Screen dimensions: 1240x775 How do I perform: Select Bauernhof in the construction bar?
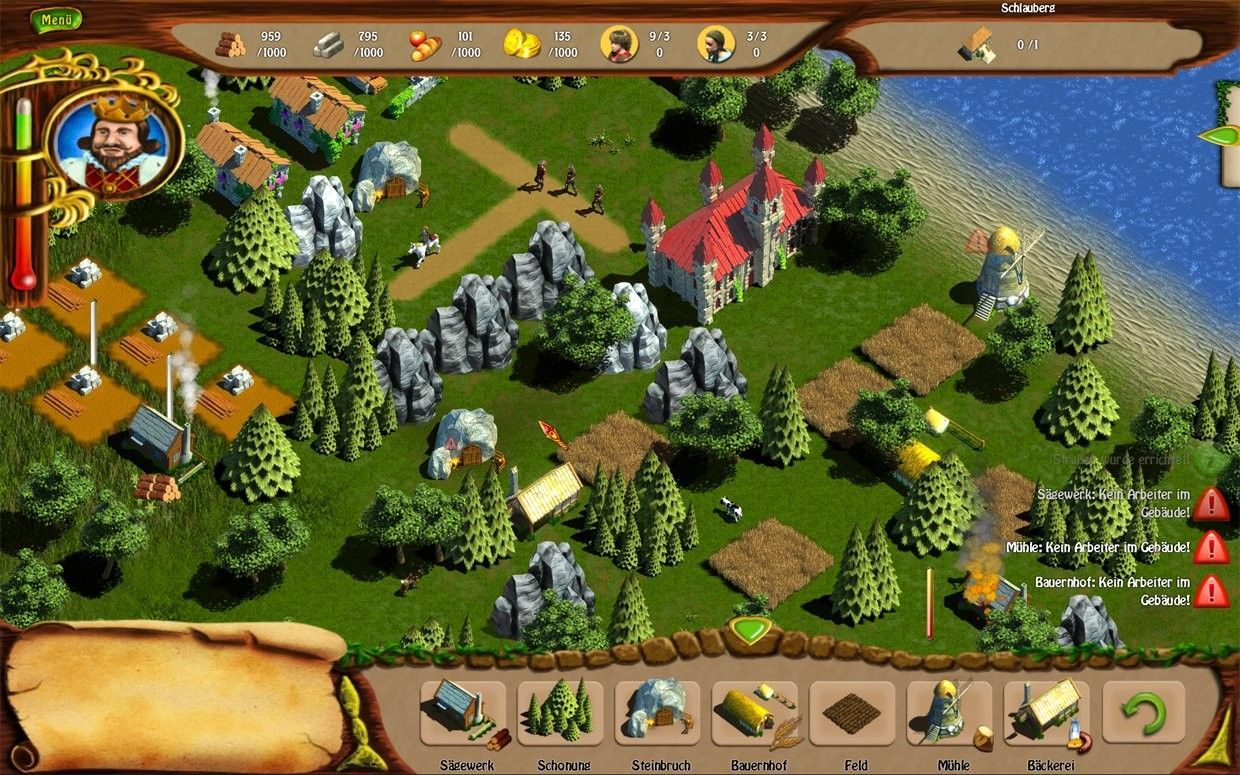pos(755,713)
